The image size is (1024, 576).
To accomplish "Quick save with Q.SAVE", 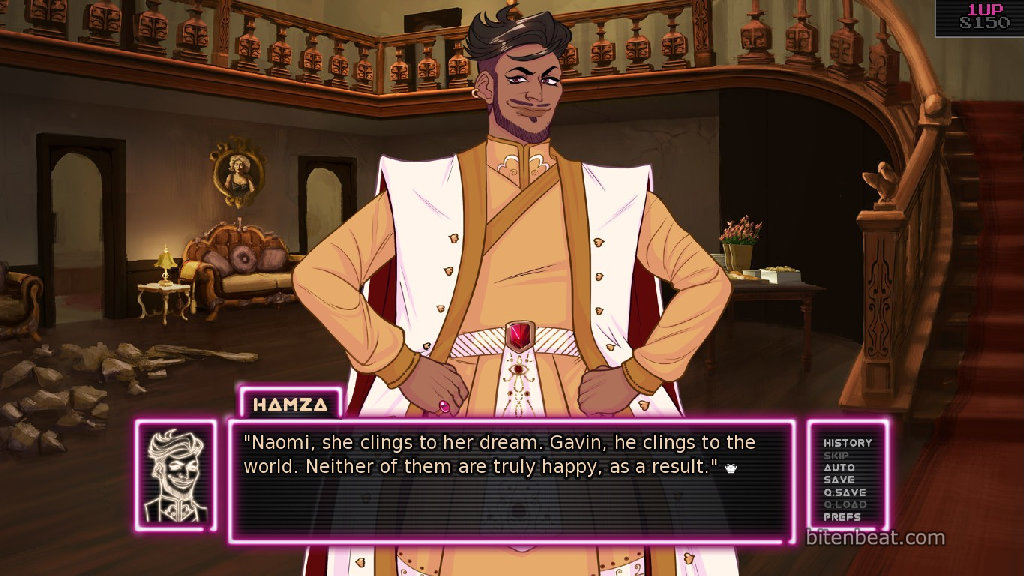I will (x=844, y=492).
